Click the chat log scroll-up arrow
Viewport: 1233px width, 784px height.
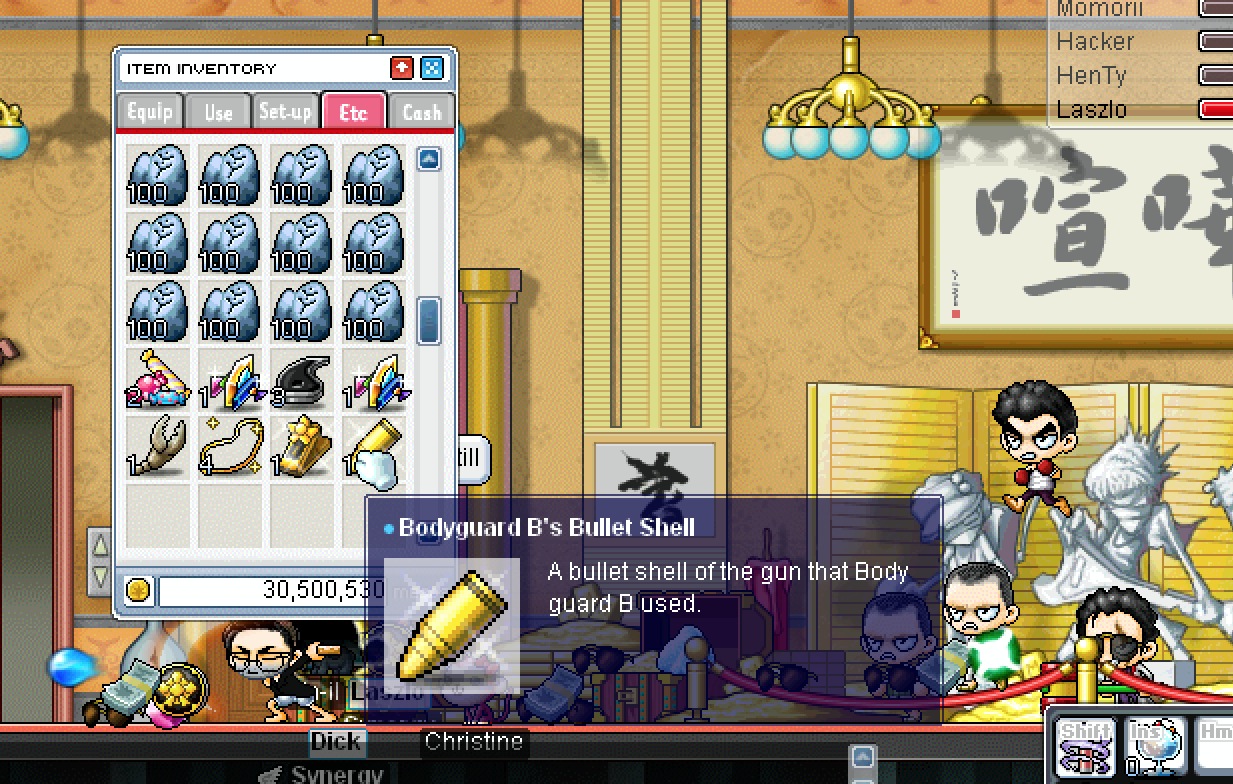[862, 757]
